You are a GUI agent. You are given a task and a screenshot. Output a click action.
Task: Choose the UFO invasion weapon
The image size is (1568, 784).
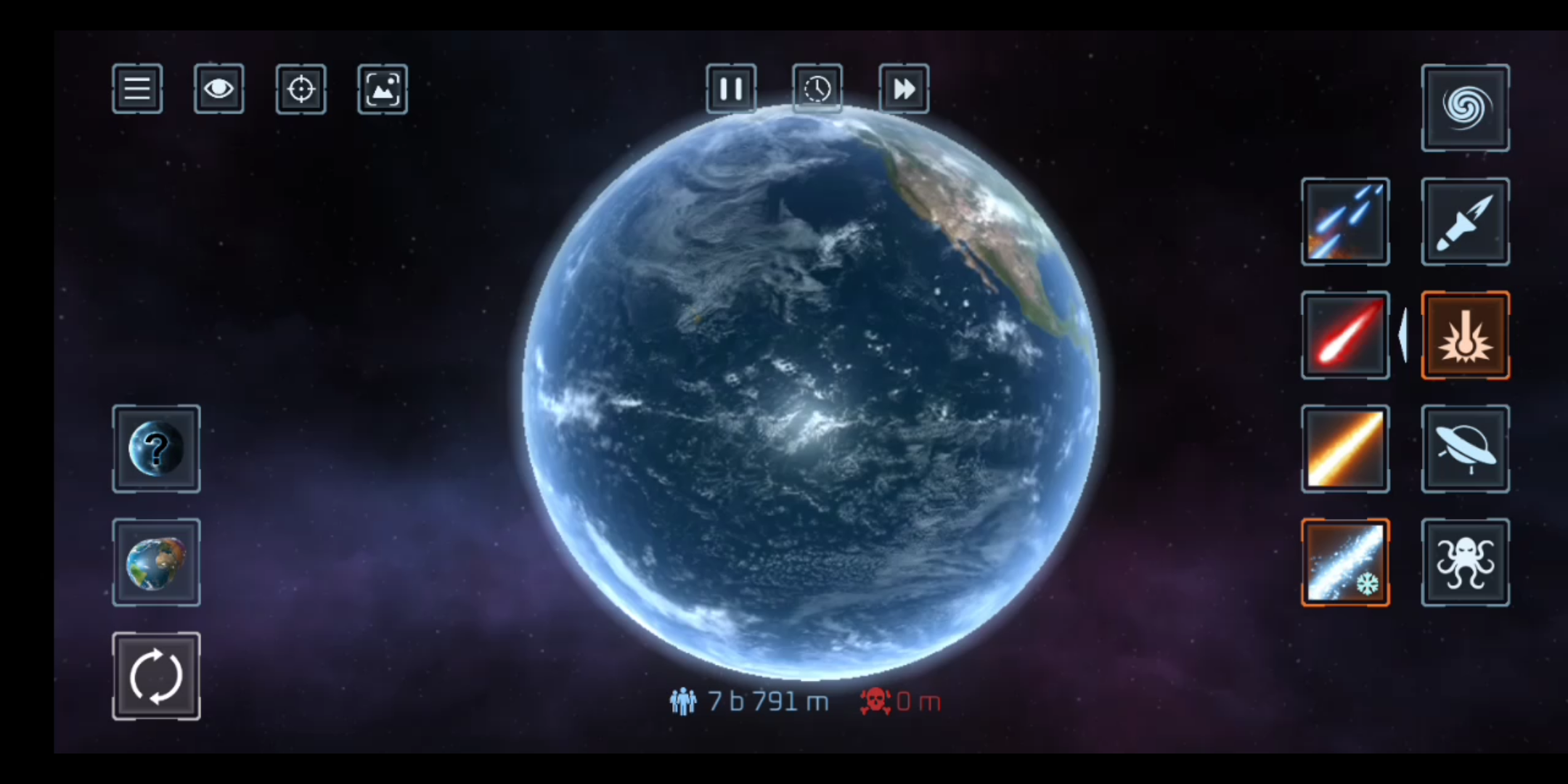coord(1465,449)
